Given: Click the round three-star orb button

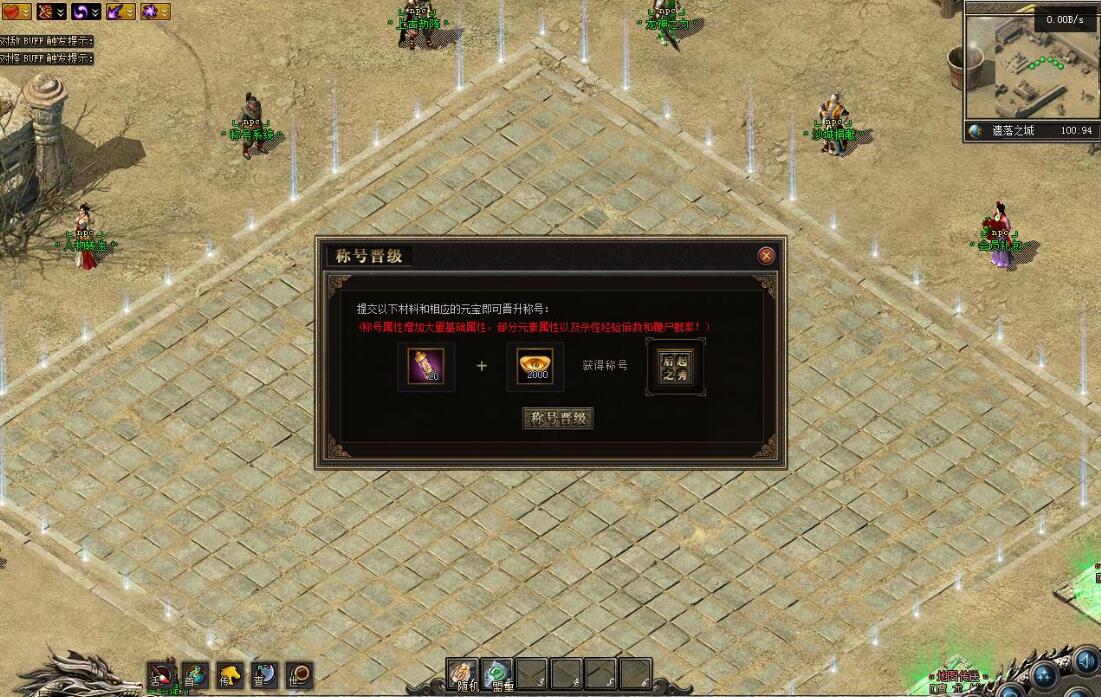Looking at the screenshot, I should 1045,673.
